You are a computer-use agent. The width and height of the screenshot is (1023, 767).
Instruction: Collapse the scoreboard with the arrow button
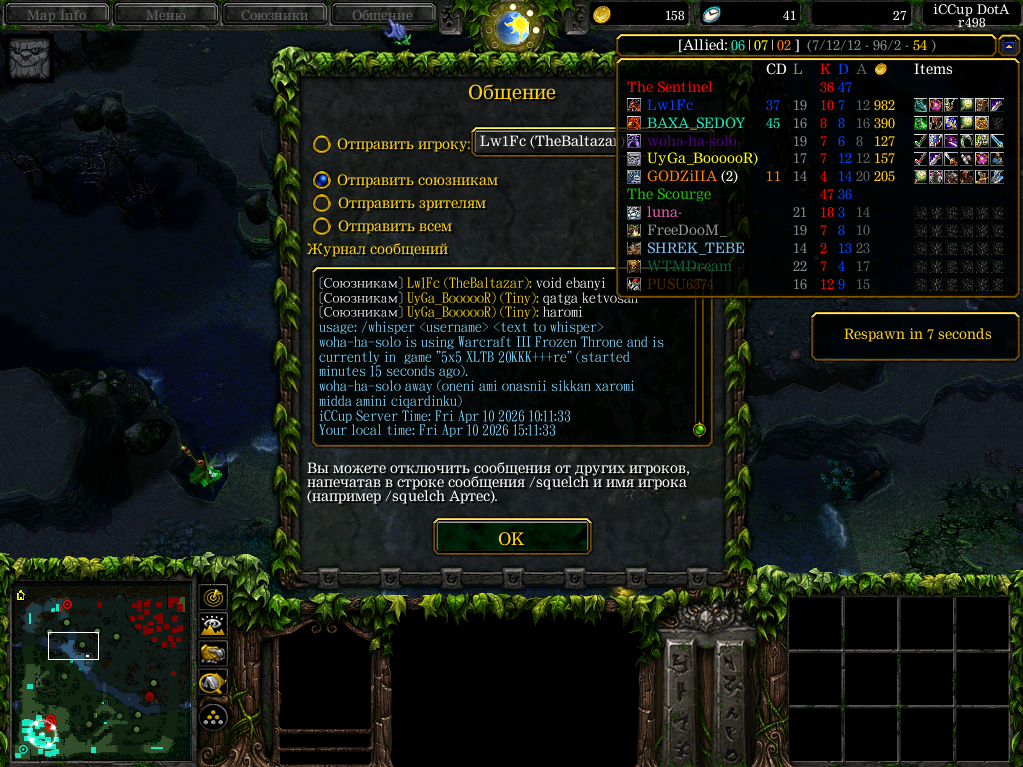[x=1009, y=46]
